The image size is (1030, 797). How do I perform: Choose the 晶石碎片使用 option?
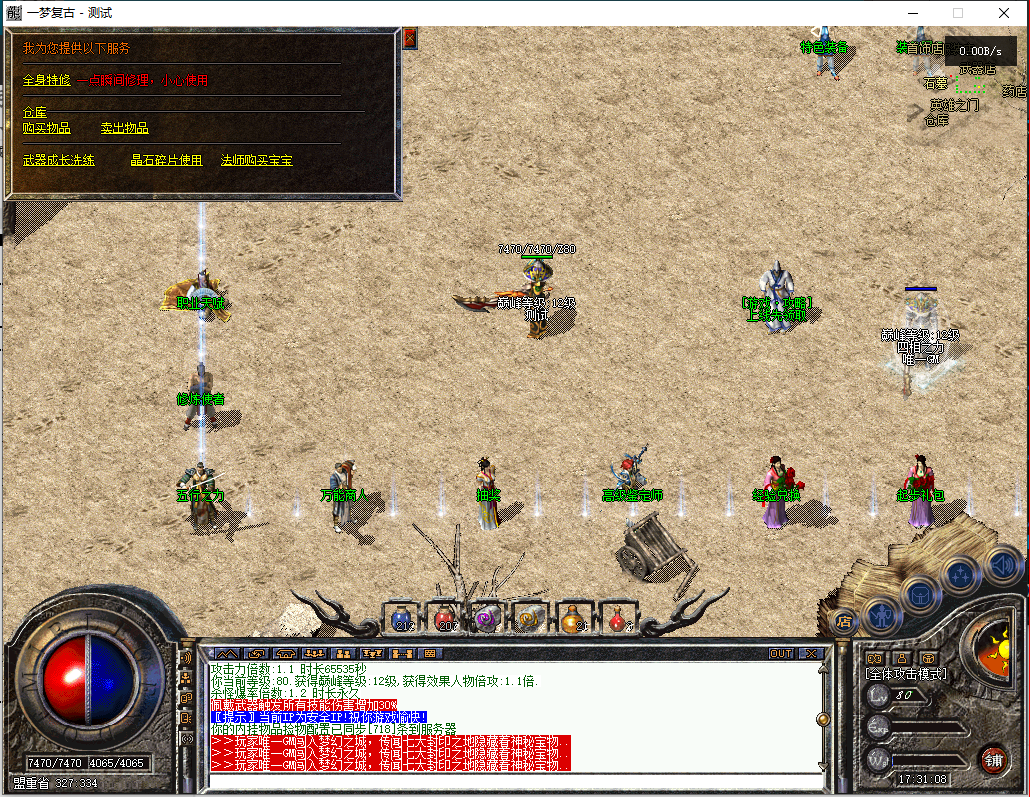tap(166, 160)
